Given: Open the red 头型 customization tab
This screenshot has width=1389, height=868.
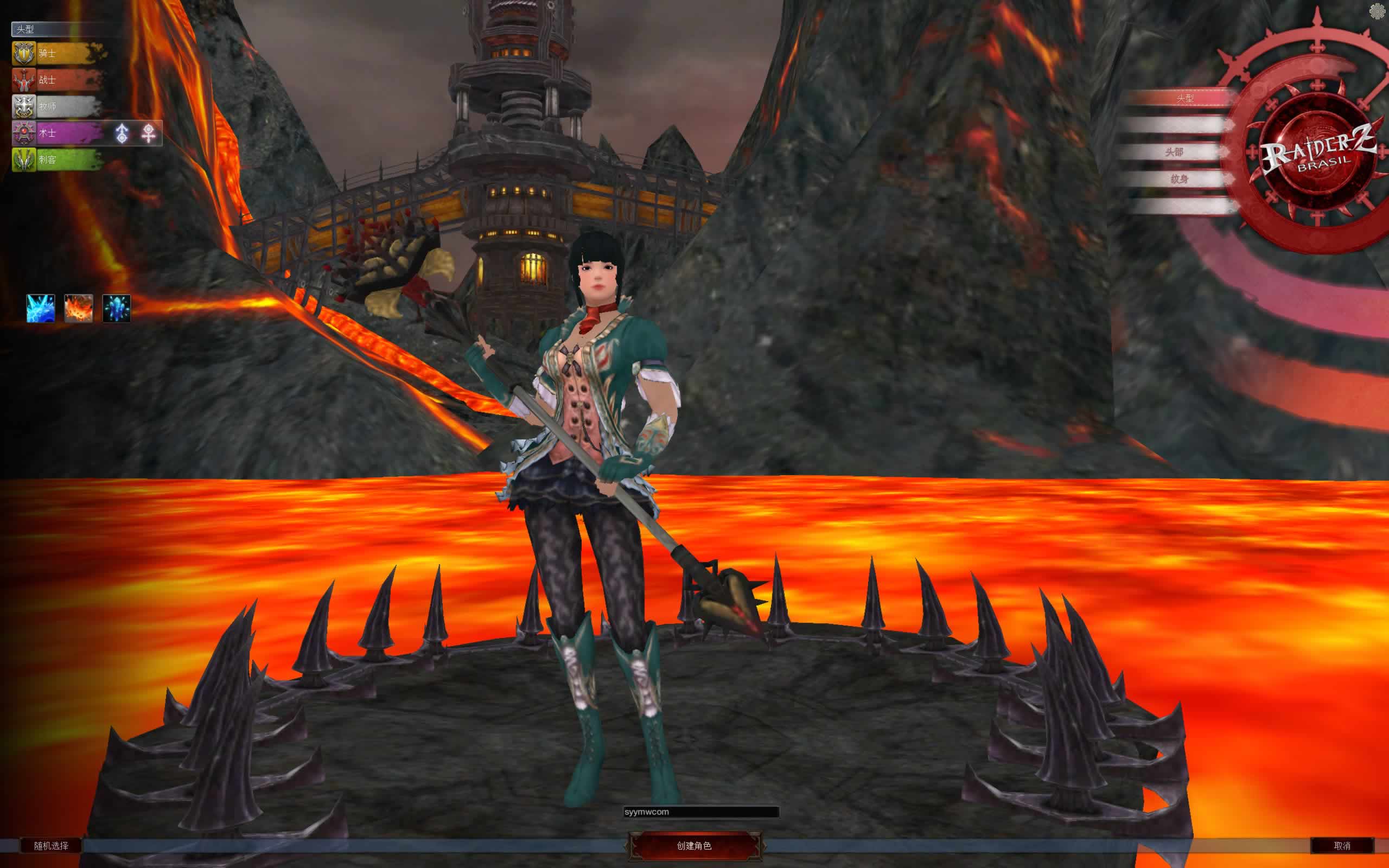Looking at the screenshot, I should [1183, 99].
